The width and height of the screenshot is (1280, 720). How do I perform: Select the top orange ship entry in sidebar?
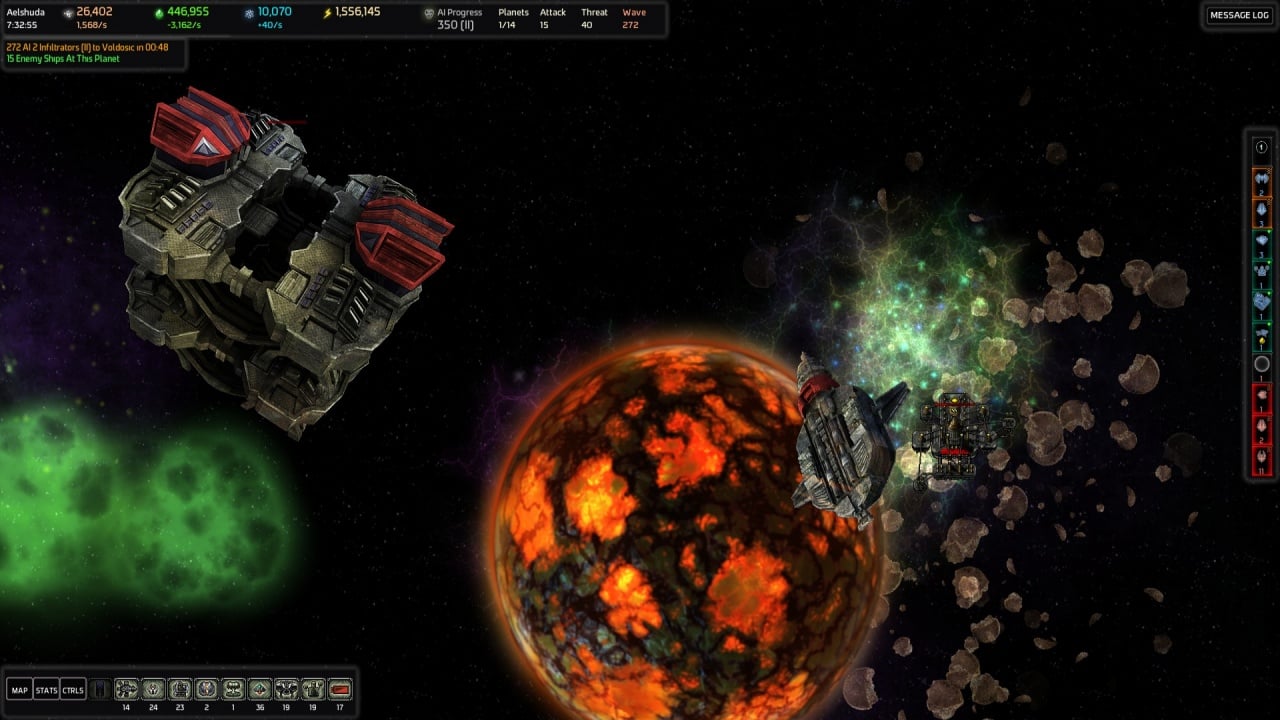pos(1261,181)
